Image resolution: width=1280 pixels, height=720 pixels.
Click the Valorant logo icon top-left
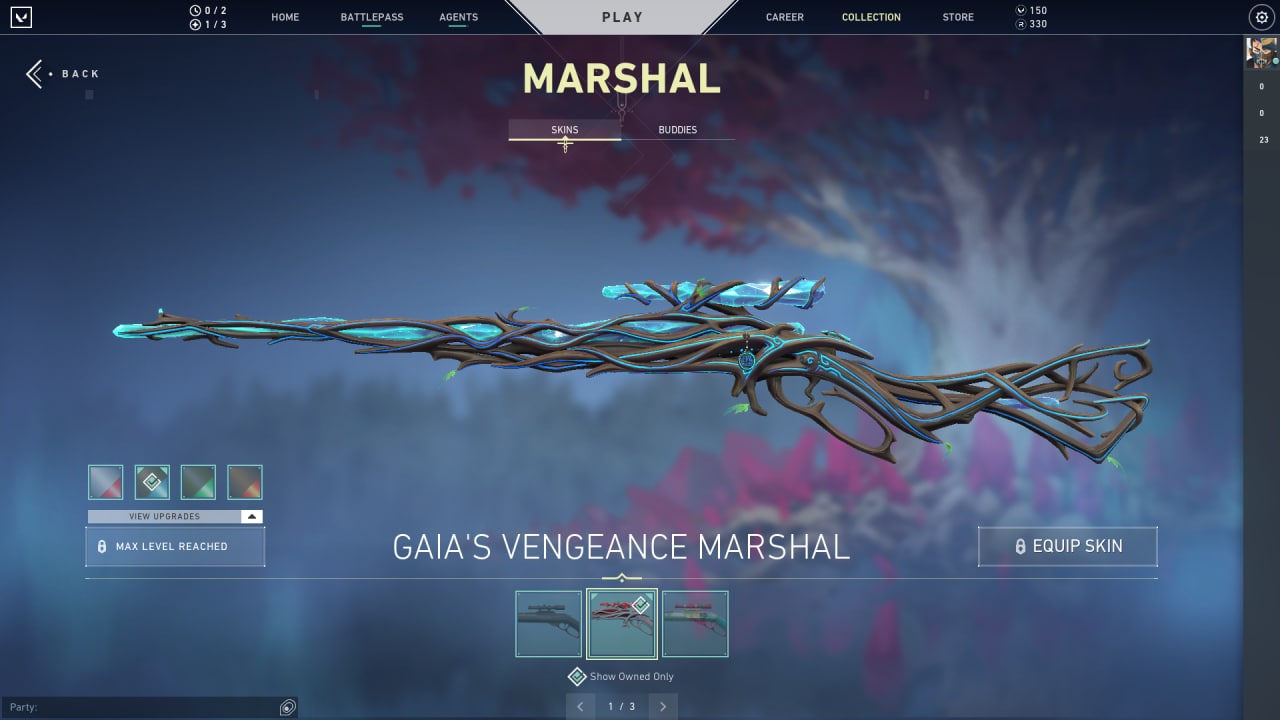click(x=22, y=16)
